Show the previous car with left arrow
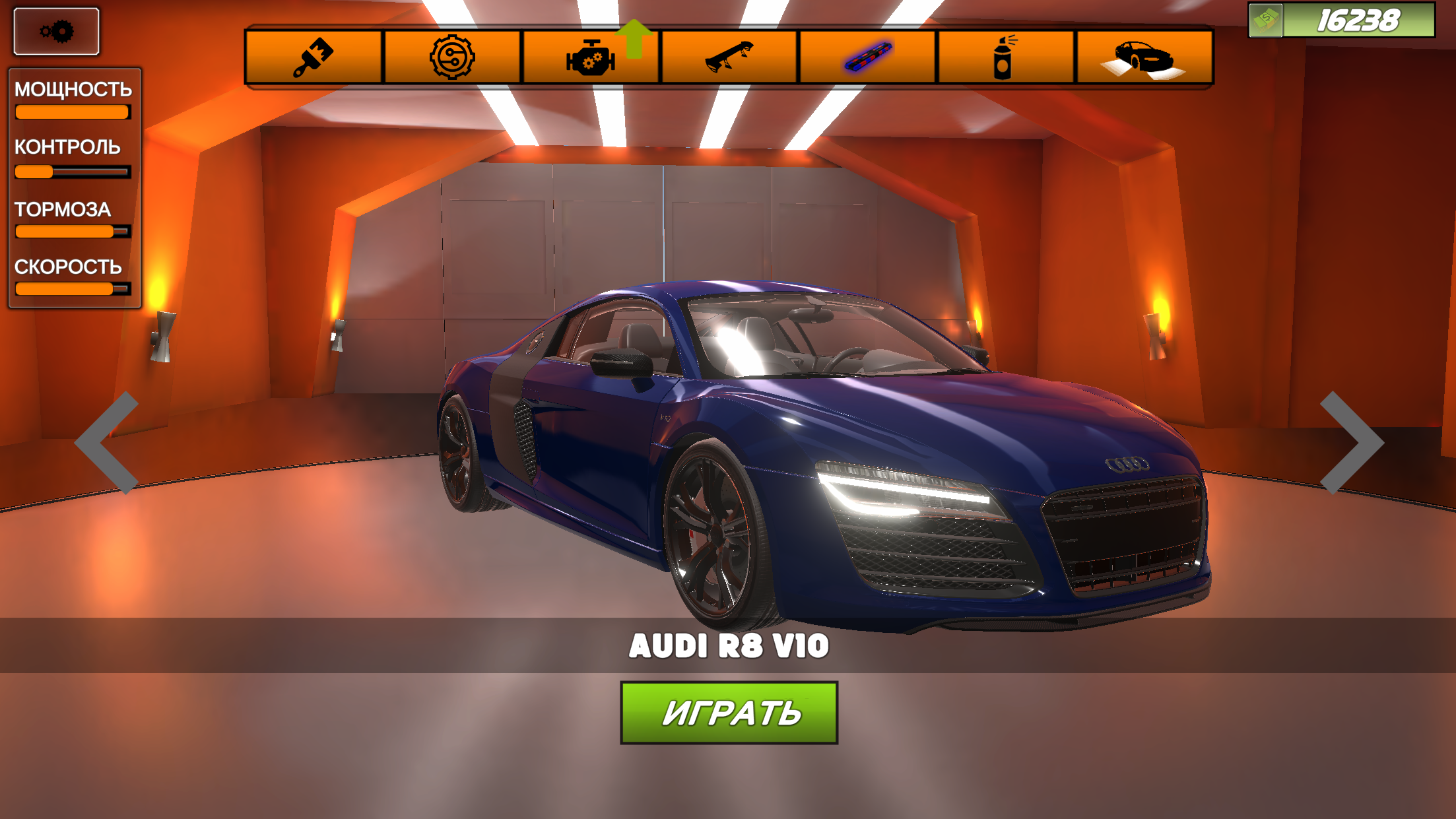The image size is (1456, 819). 108,442
